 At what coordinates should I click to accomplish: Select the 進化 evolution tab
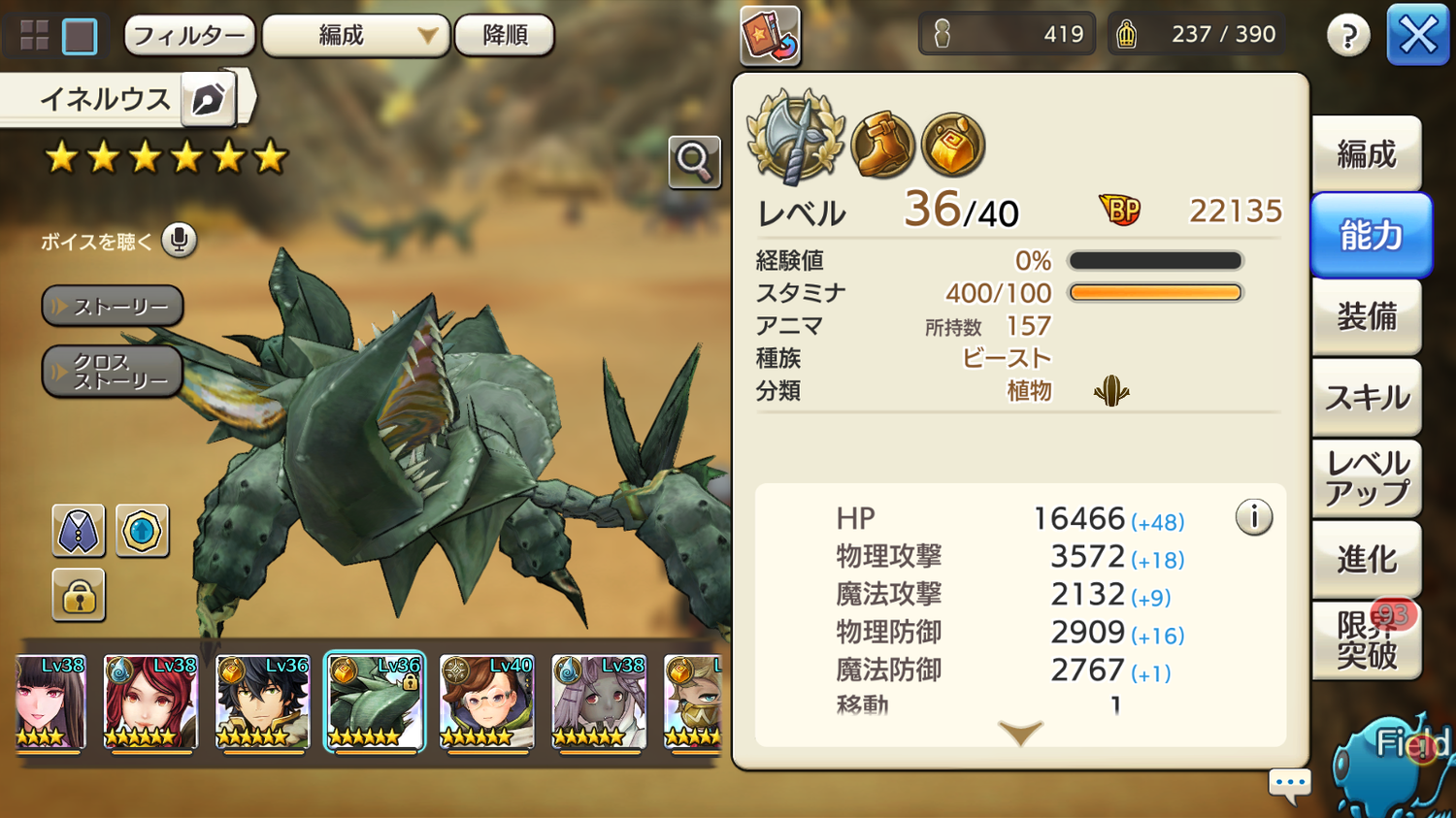[1366, 559]
